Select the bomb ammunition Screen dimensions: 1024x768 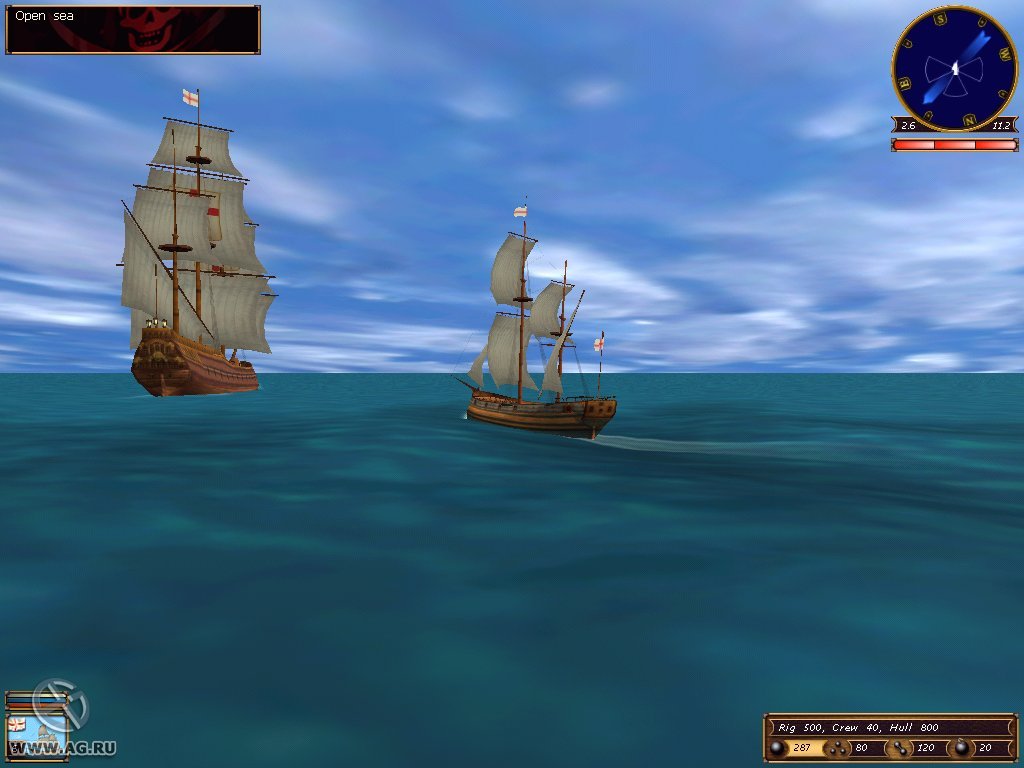point(961,747)
